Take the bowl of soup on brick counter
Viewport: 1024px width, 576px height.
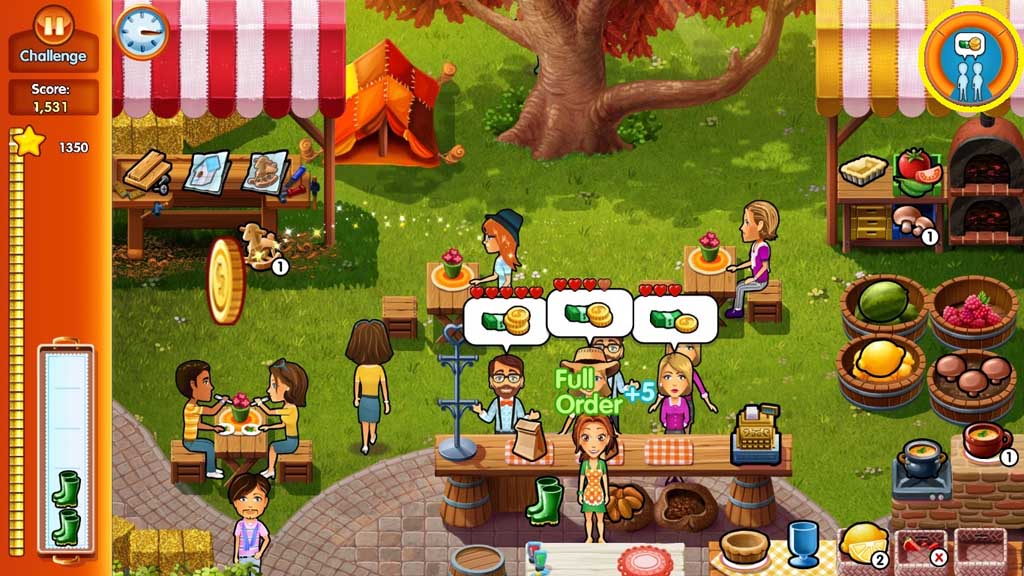(986, 439)
